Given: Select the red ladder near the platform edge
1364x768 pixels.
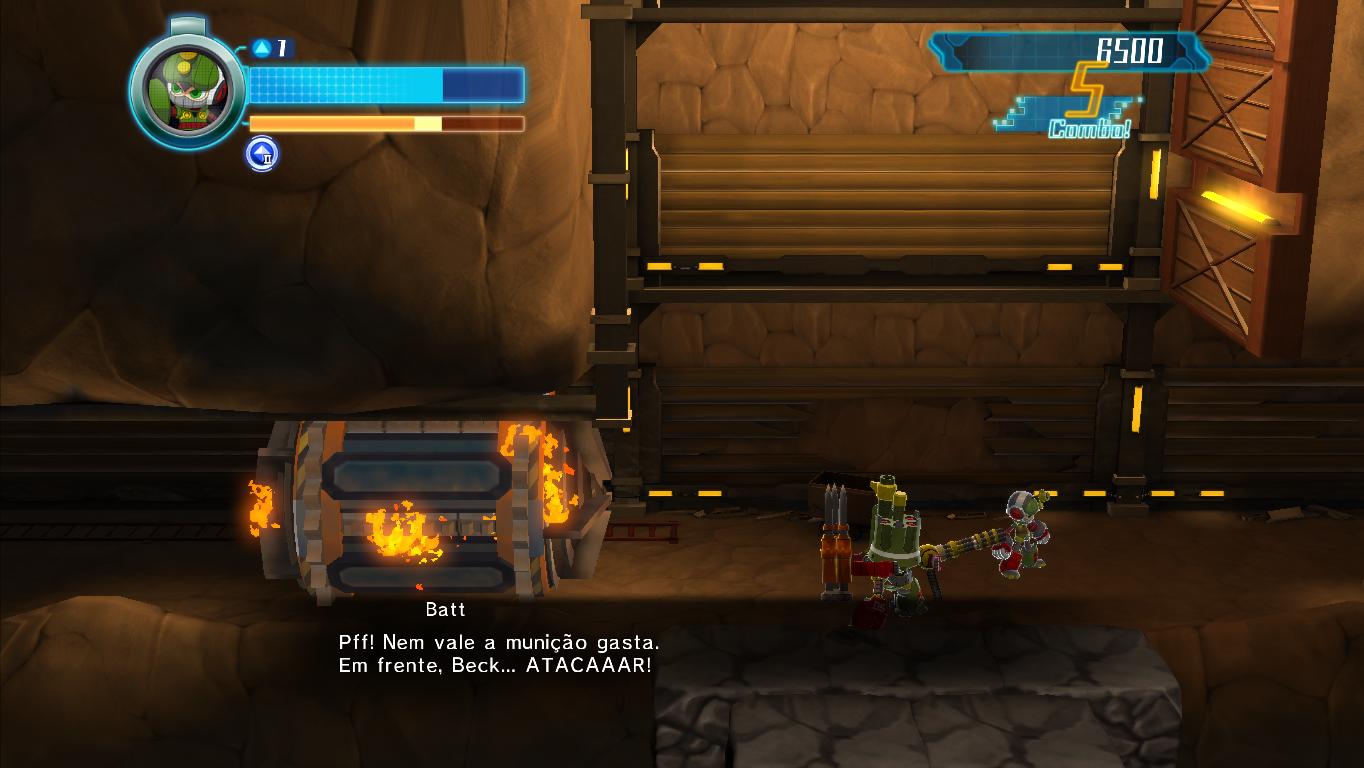Looking at the screenshot, I should coord(645,533).
